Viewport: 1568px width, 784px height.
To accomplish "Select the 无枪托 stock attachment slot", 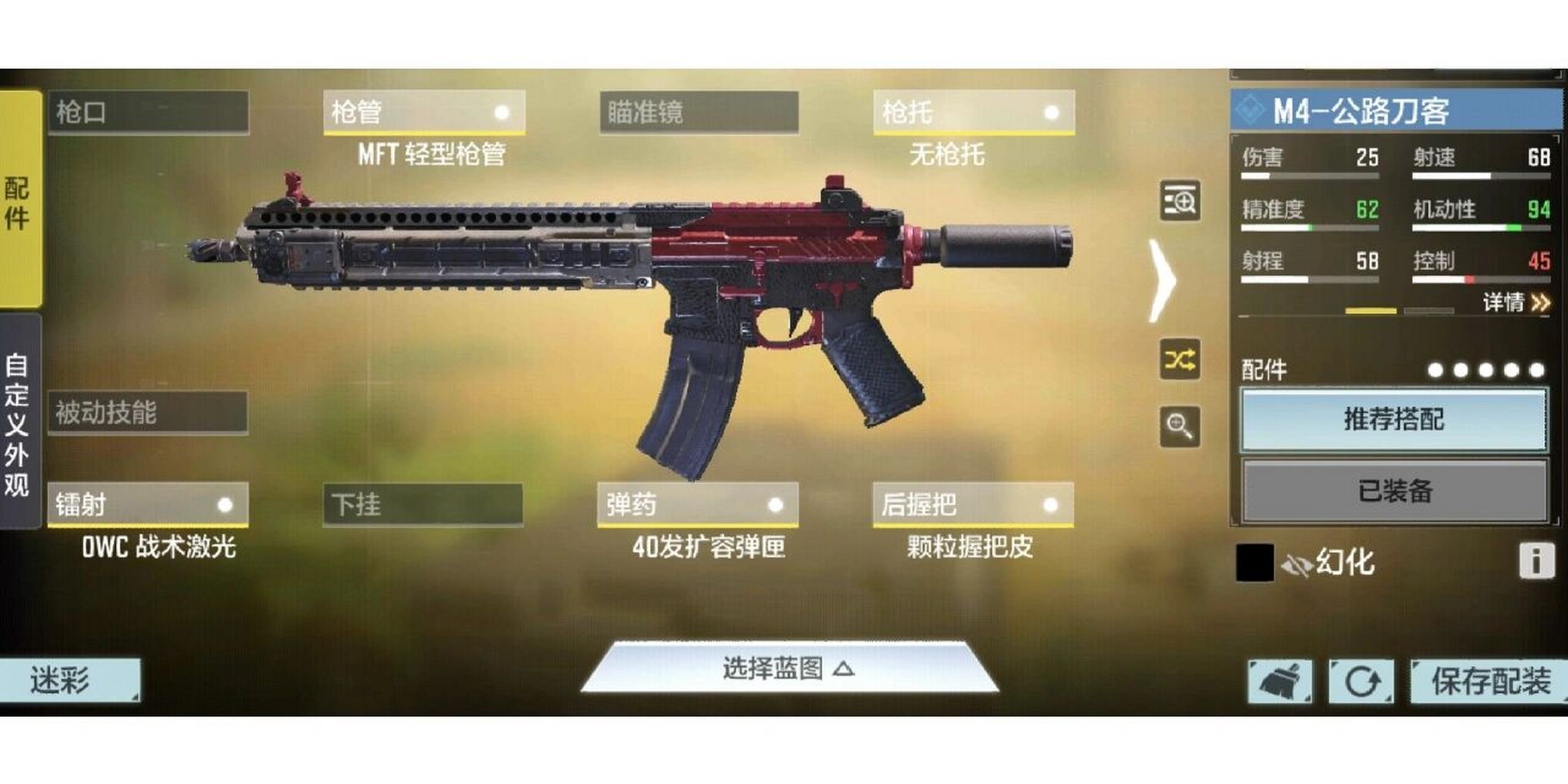I will click(974, 113).
